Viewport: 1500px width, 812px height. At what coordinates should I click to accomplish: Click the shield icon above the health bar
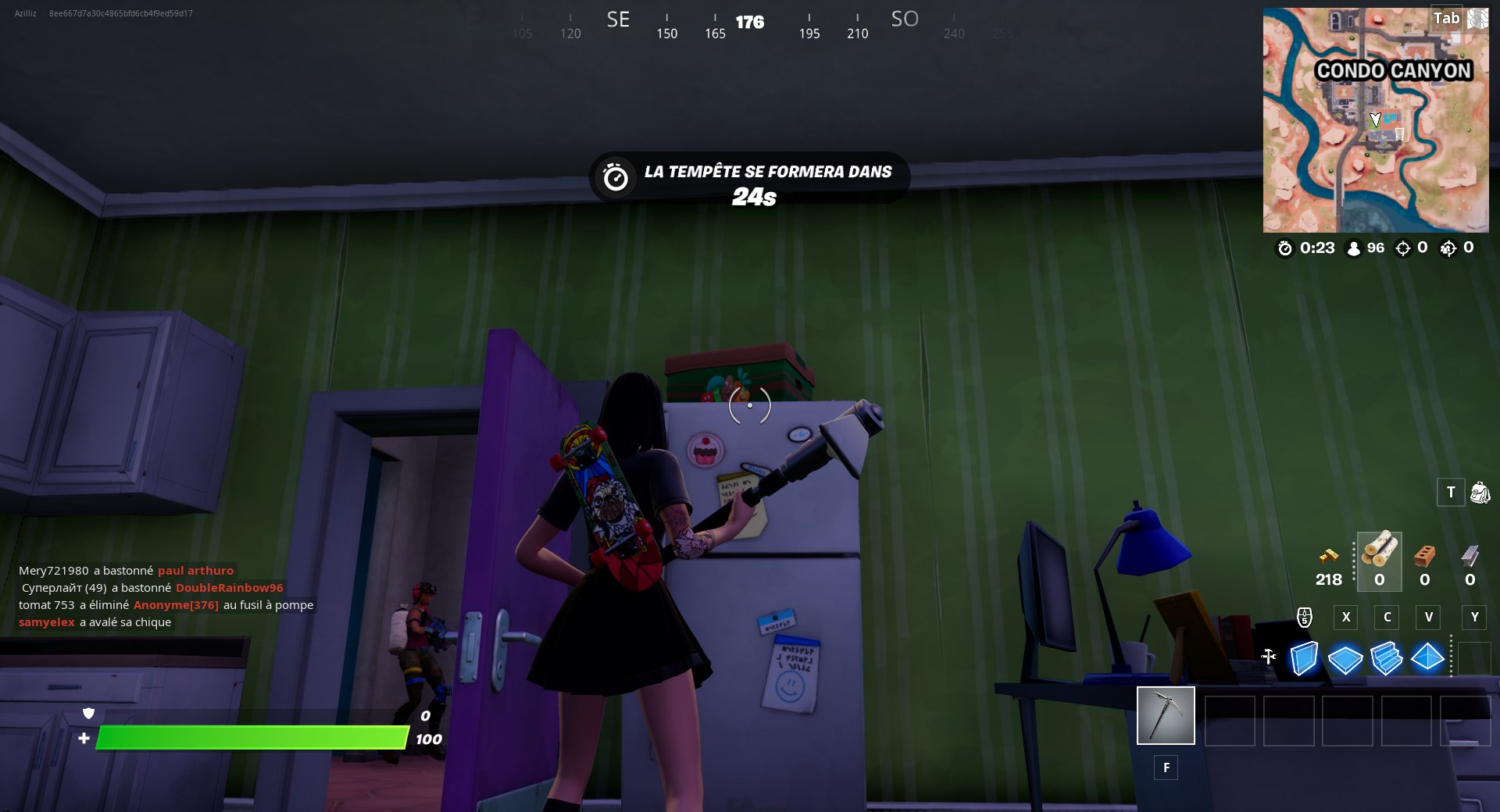pos(89,714)
